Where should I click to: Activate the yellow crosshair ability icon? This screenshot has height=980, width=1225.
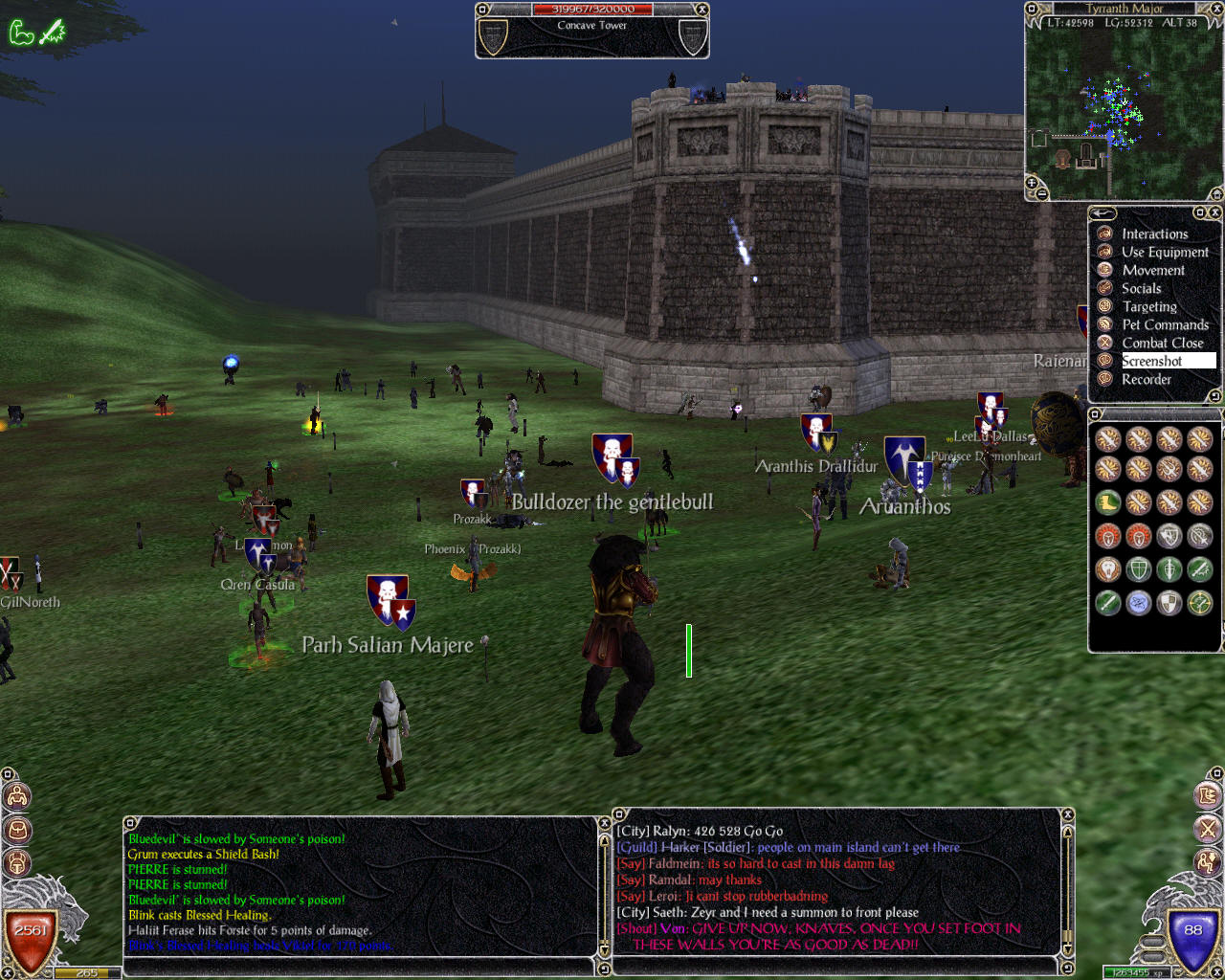pos(1200,603)
